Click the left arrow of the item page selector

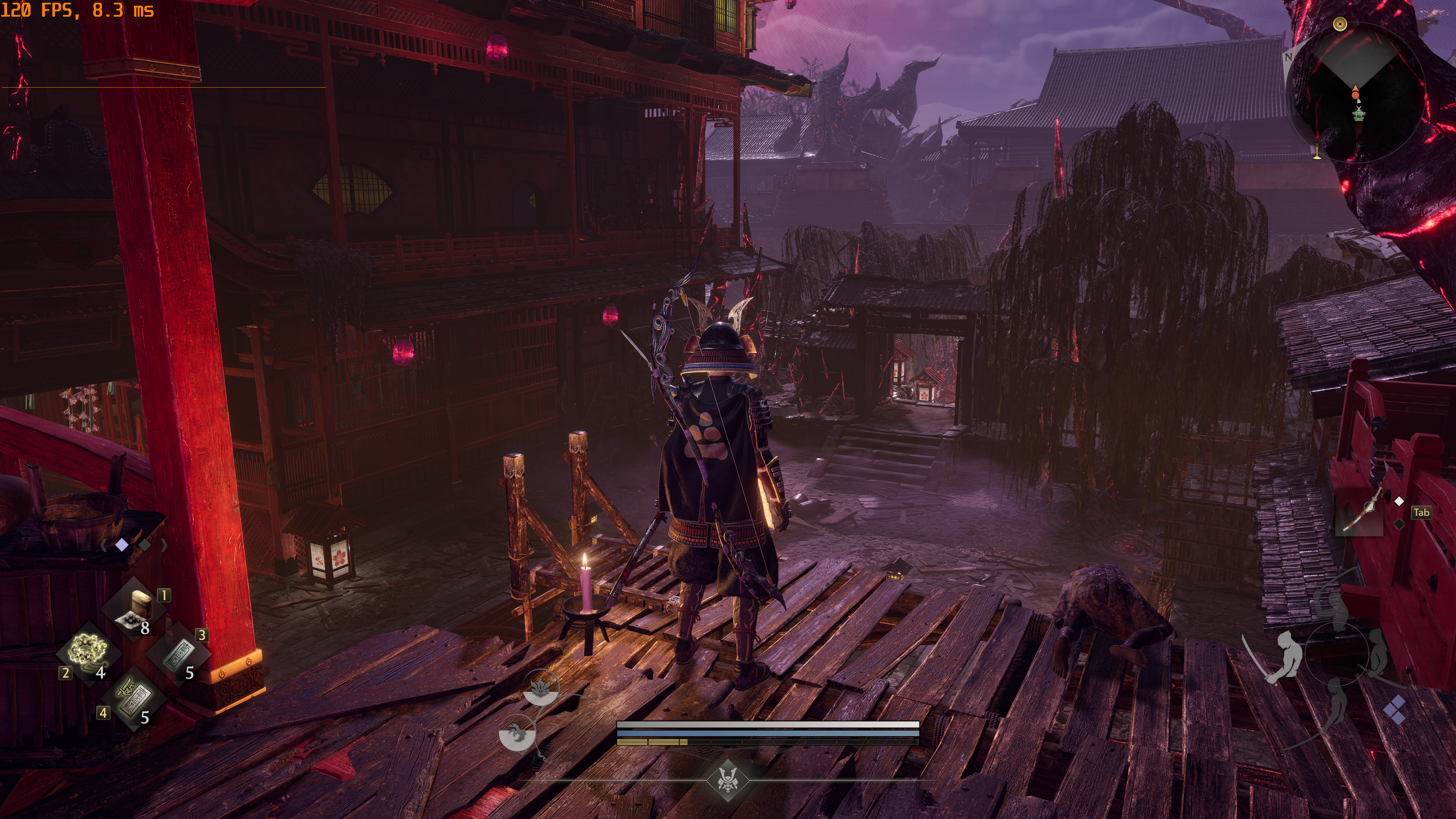(104, 545)
